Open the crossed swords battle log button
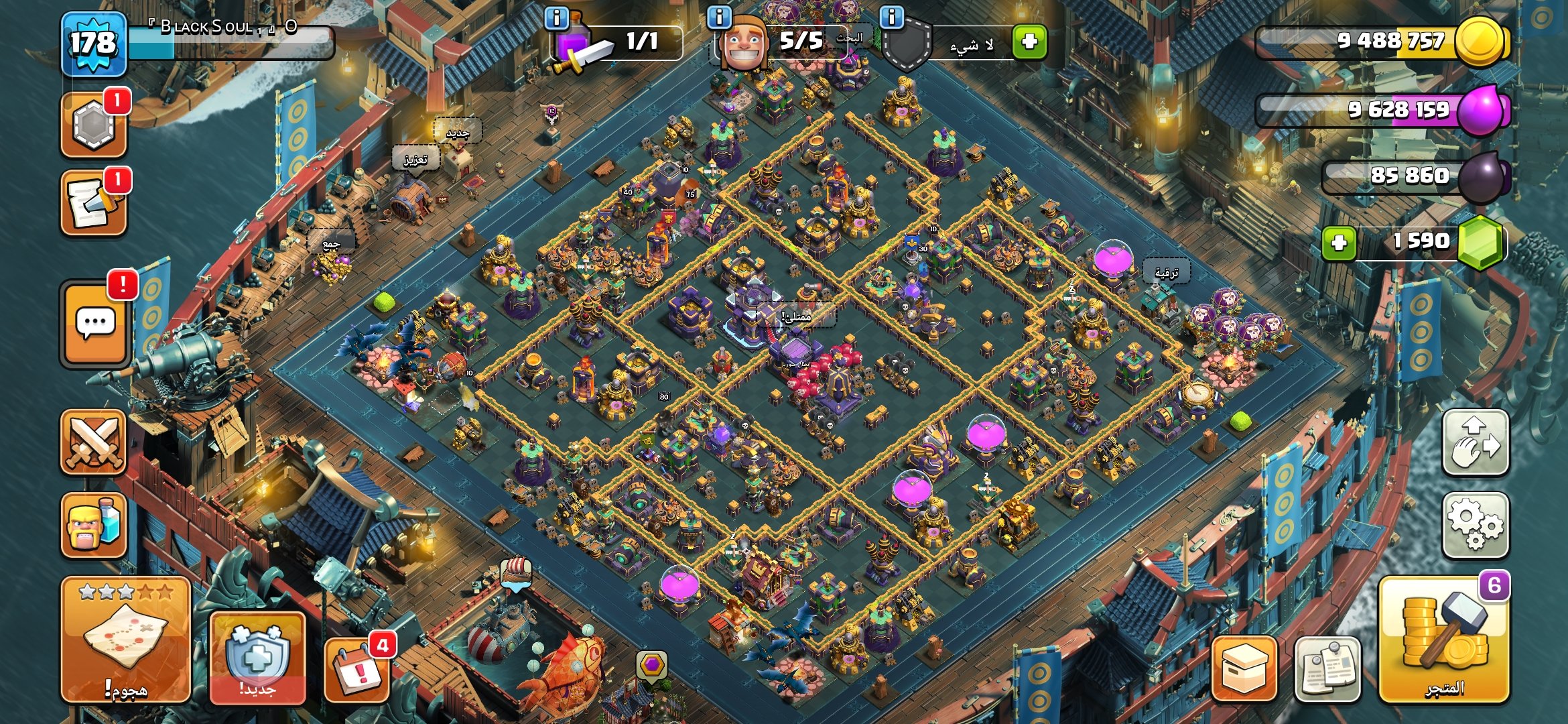 94,442
